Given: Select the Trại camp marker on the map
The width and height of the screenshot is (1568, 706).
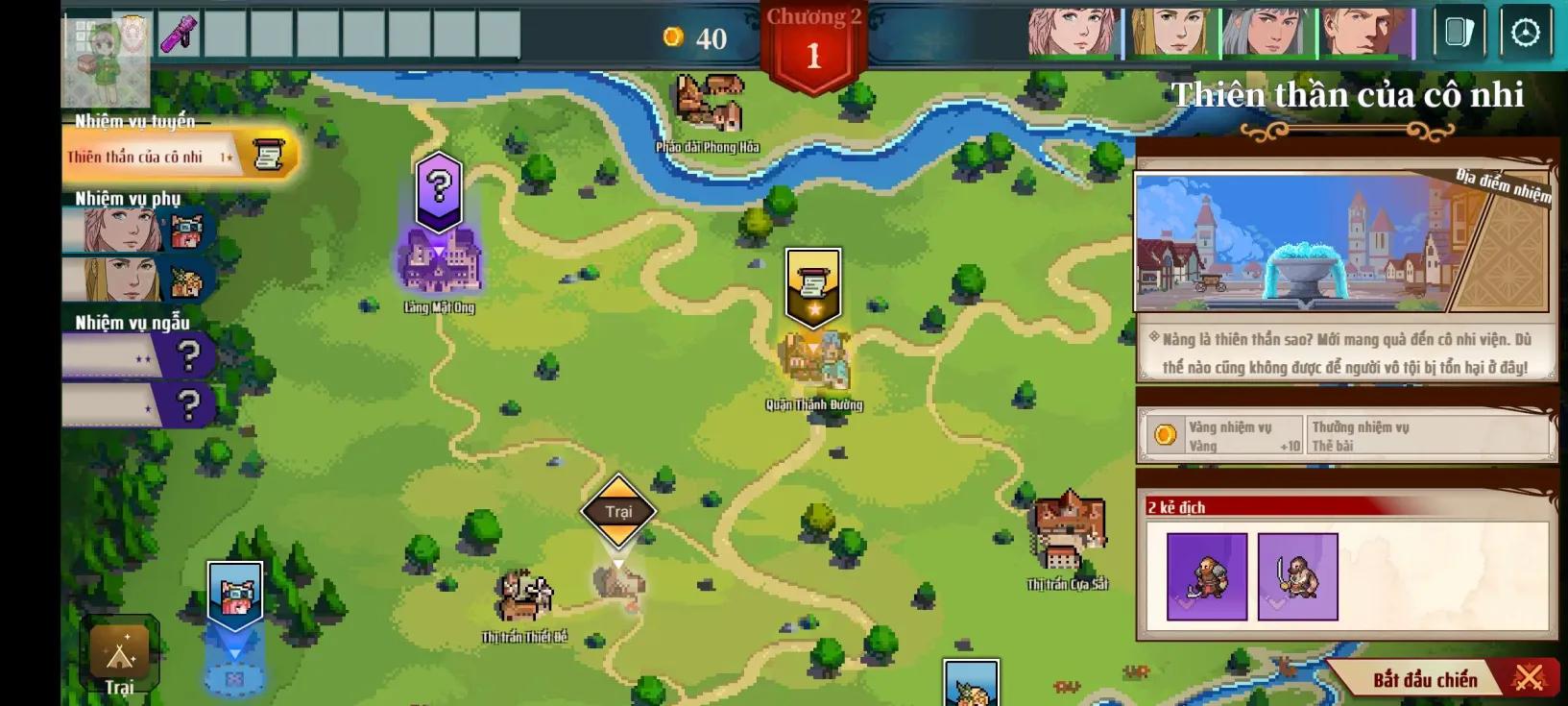Looking at the screenshot, I should 618,512.
